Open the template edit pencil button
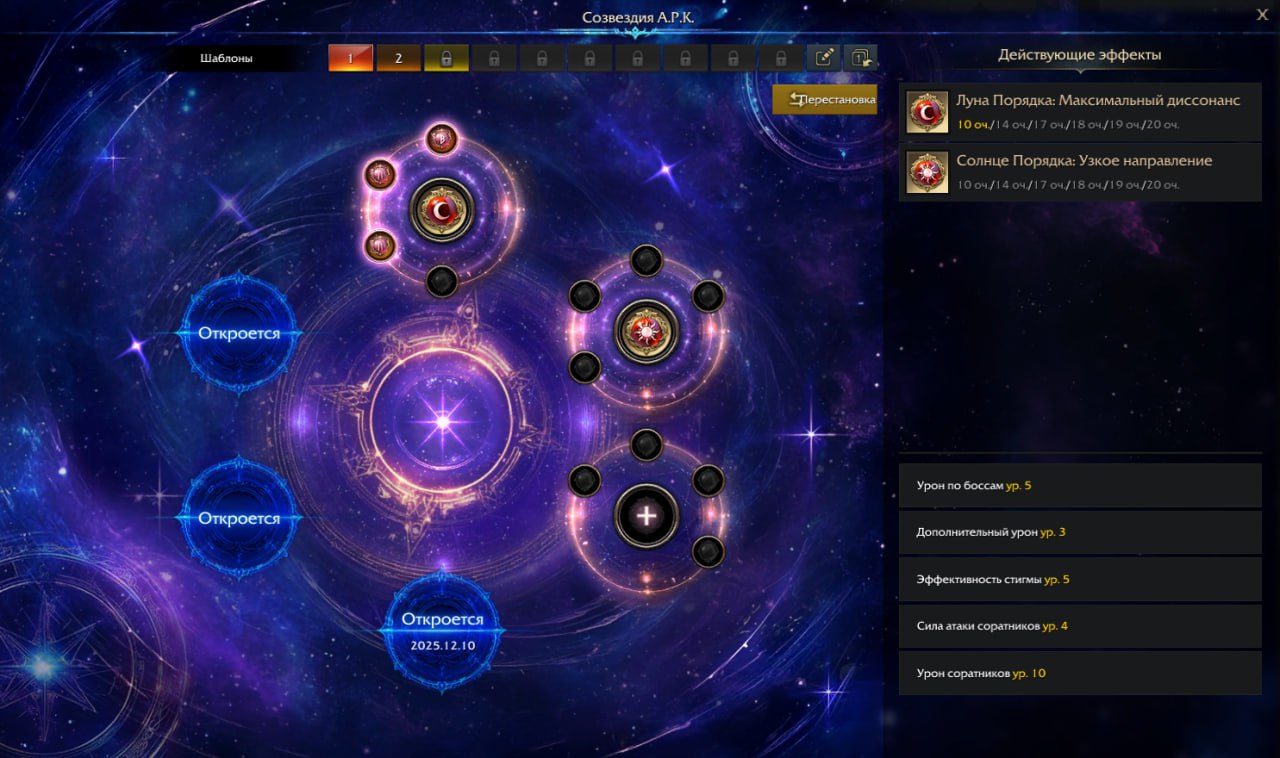This screenshot has width=1280, height=758. (x=824, y=58)
